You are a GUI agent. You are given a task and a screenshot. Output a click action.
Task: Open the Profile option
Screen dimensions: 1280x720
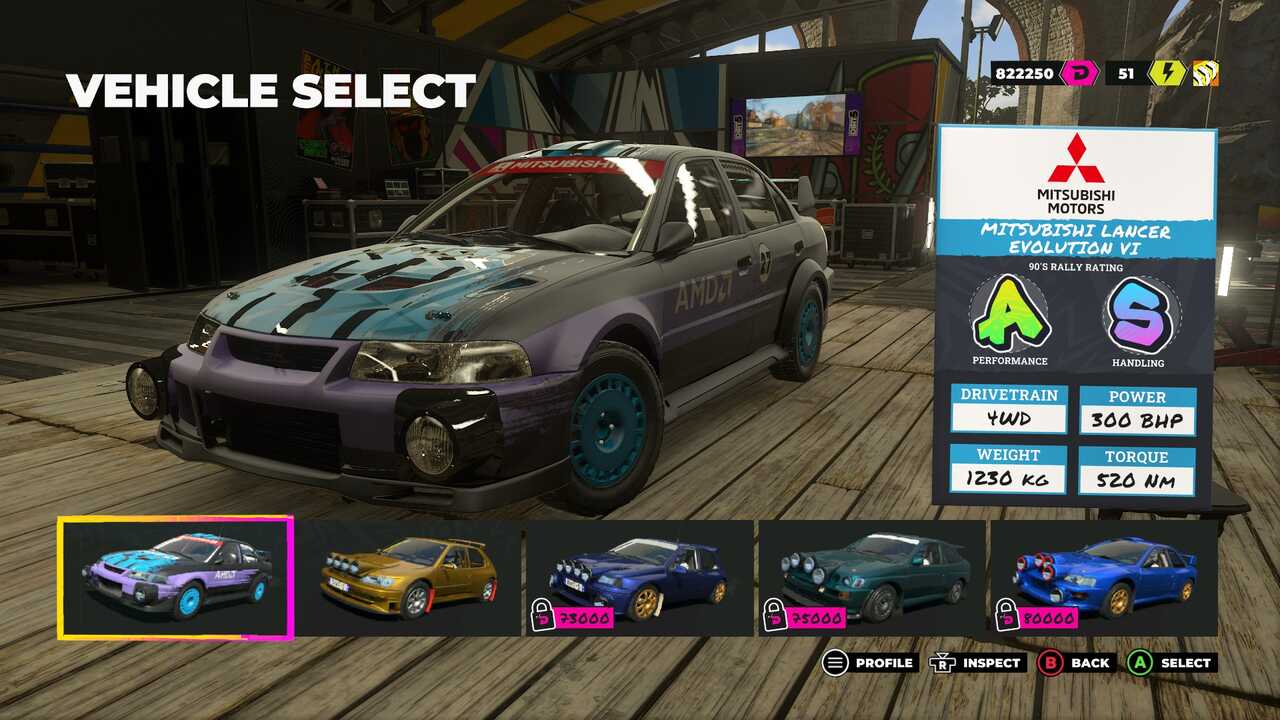(x=870, y=662)
